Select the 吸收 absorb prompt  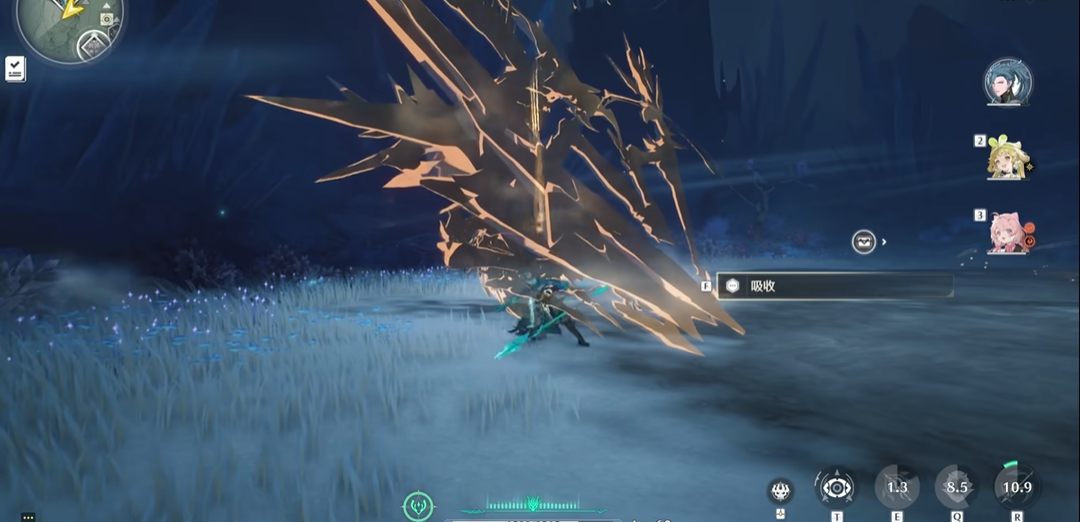[834, 286]
